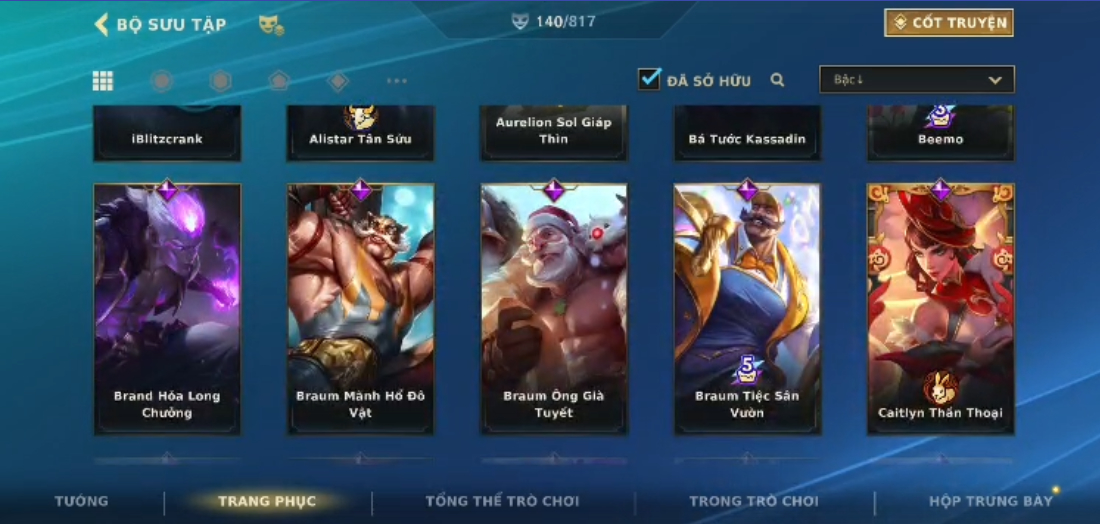Choose the Braum Mãnh Hổ Đô Vật skin

click(360, 308)
